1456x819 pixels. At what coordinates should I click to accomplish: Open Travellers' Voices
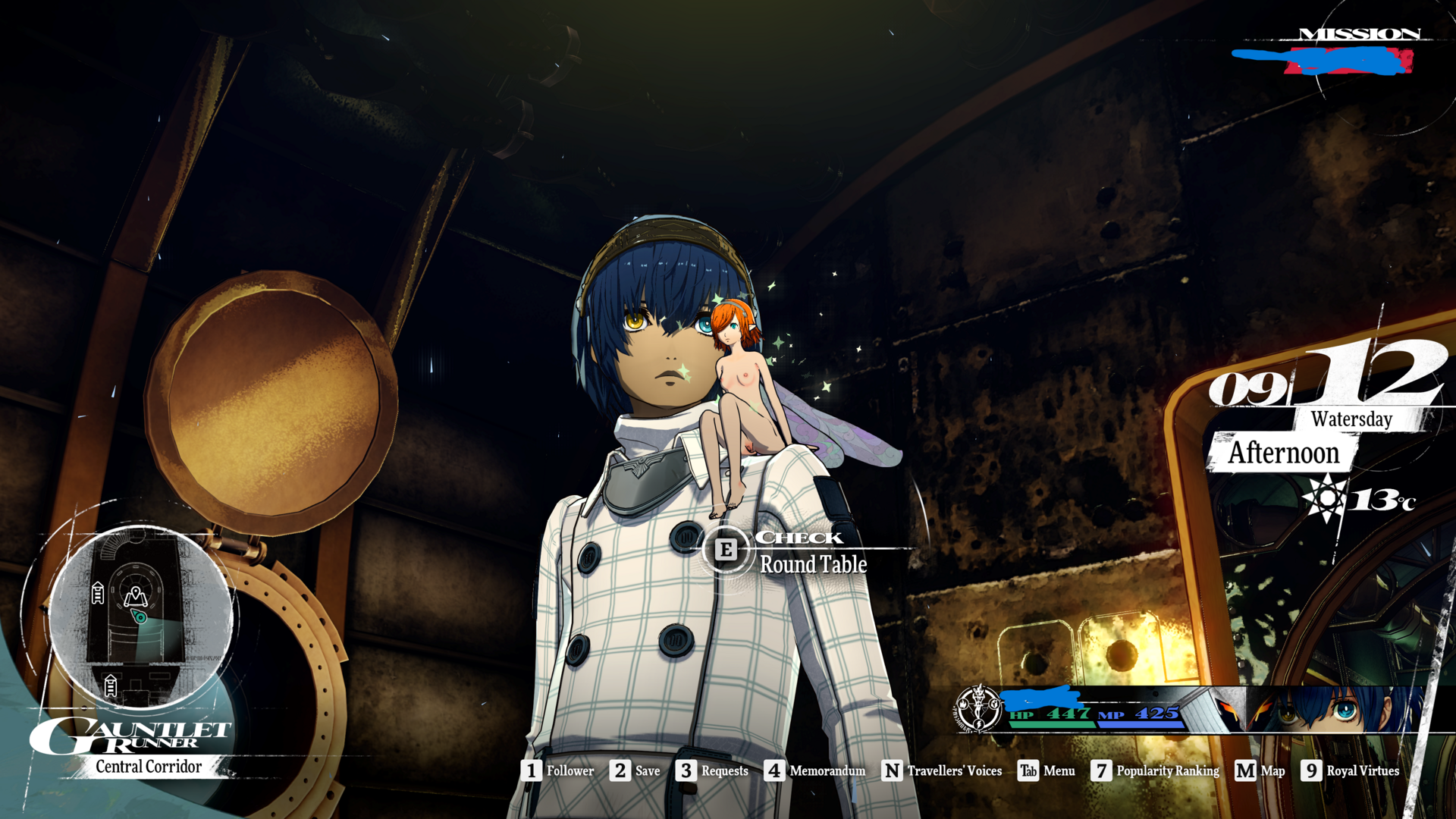[x=941, y=770]
